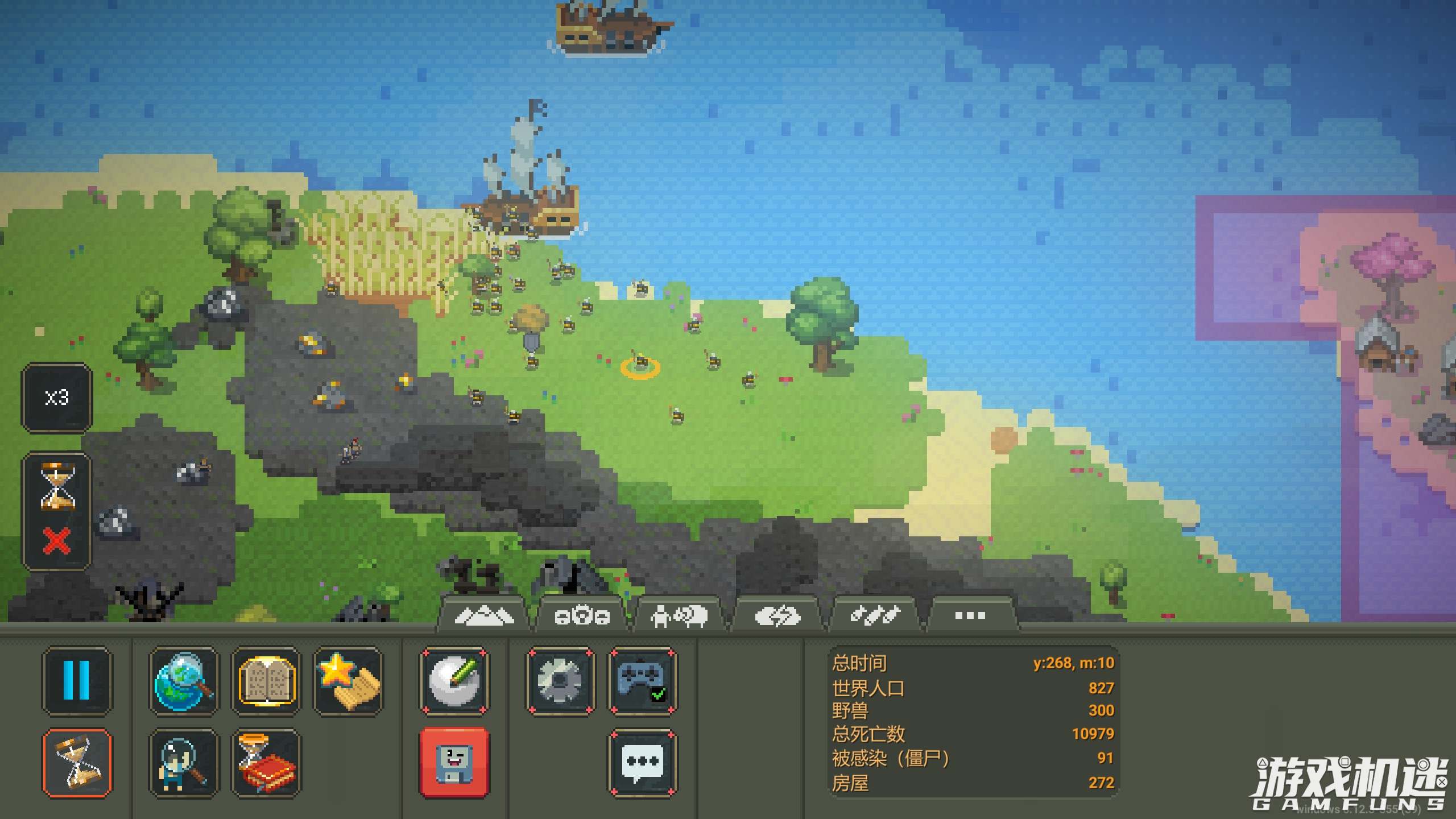Image resolution: width=1456 pixels, height=819 pixels.
Task: Click the hourglass time speed button
Action: point(77,763)
